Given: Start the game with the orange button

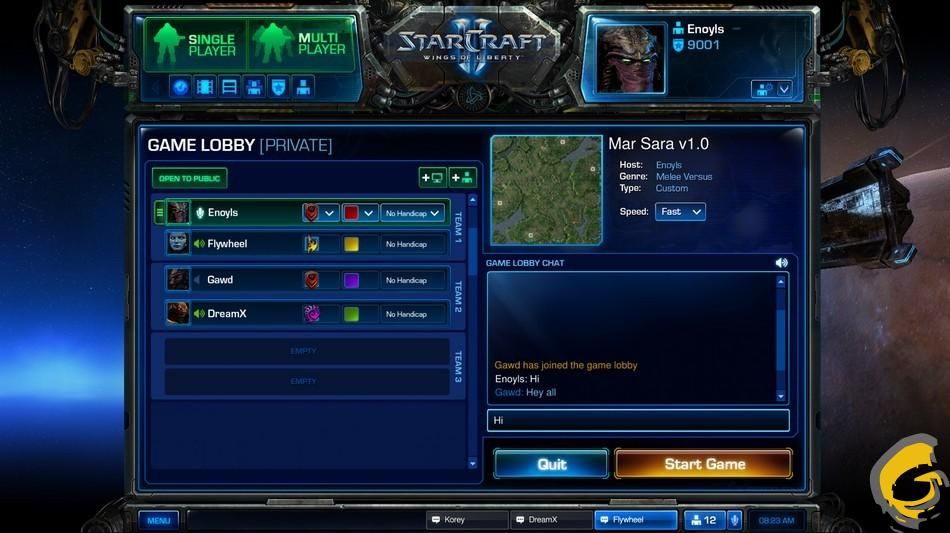Looking at the screenshot, I should [703, 464].
